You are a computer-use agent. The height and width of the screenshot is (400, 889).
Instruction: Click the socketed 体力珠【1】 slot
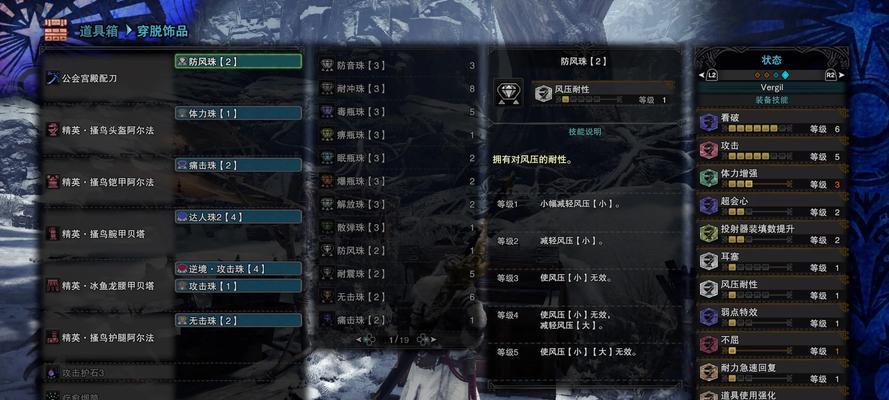(238, 113)
